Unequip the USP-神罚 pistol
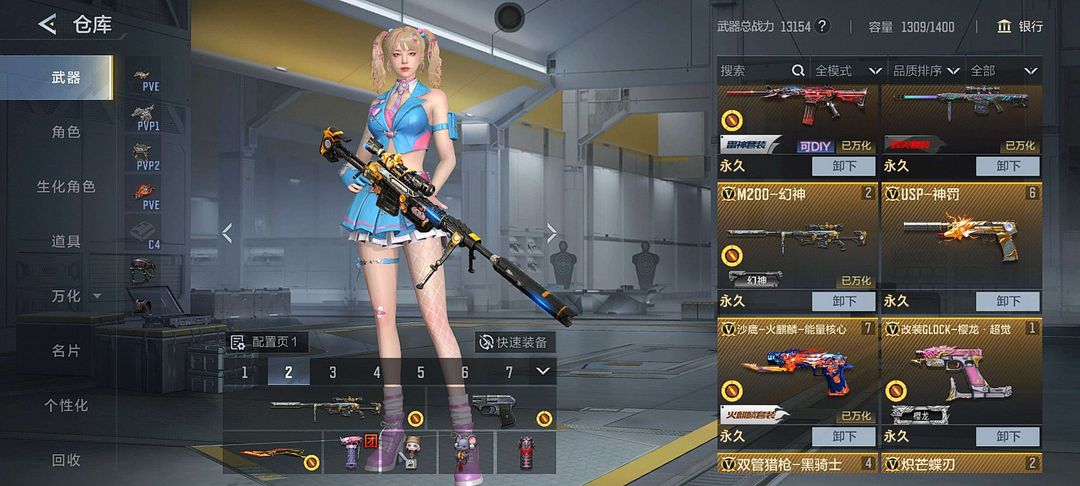This screenshot has width=1080, height=486. click(x=1007, y=301)
